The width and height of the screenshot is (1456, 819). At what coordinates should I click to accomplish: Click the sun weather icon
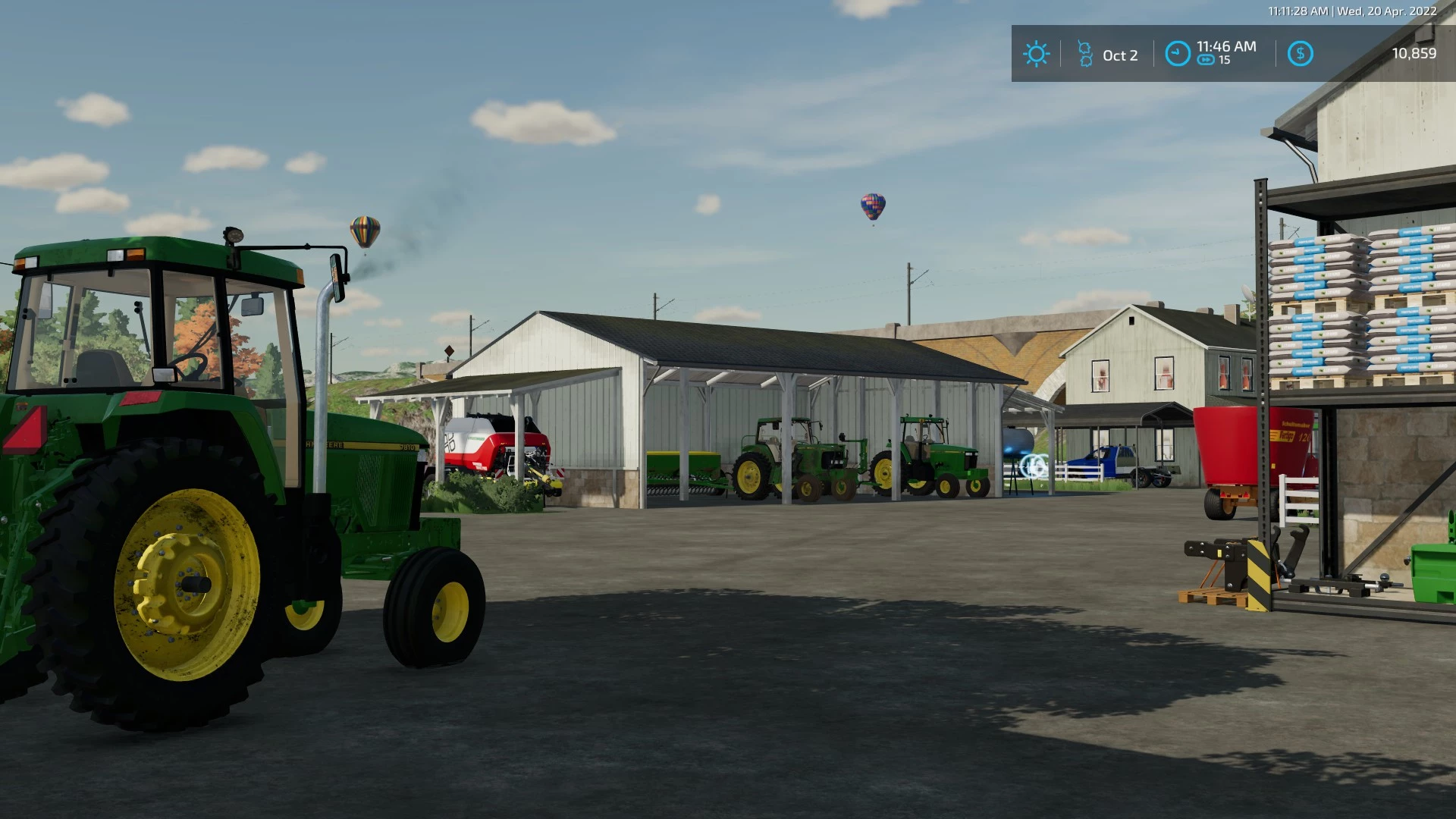1036,54
